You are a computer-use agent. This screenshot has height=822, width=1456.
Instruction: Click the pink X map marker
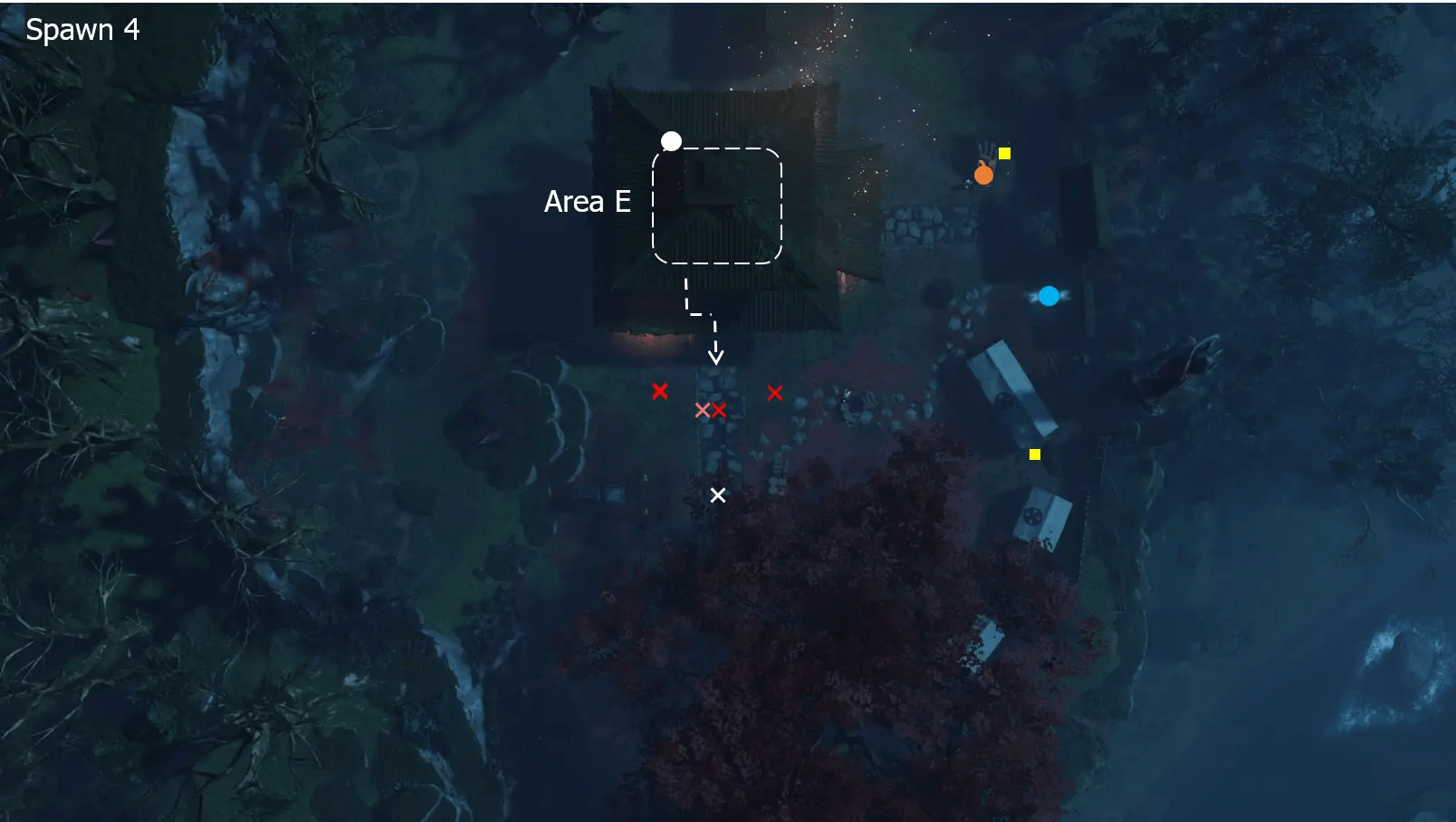click(702, 410)
